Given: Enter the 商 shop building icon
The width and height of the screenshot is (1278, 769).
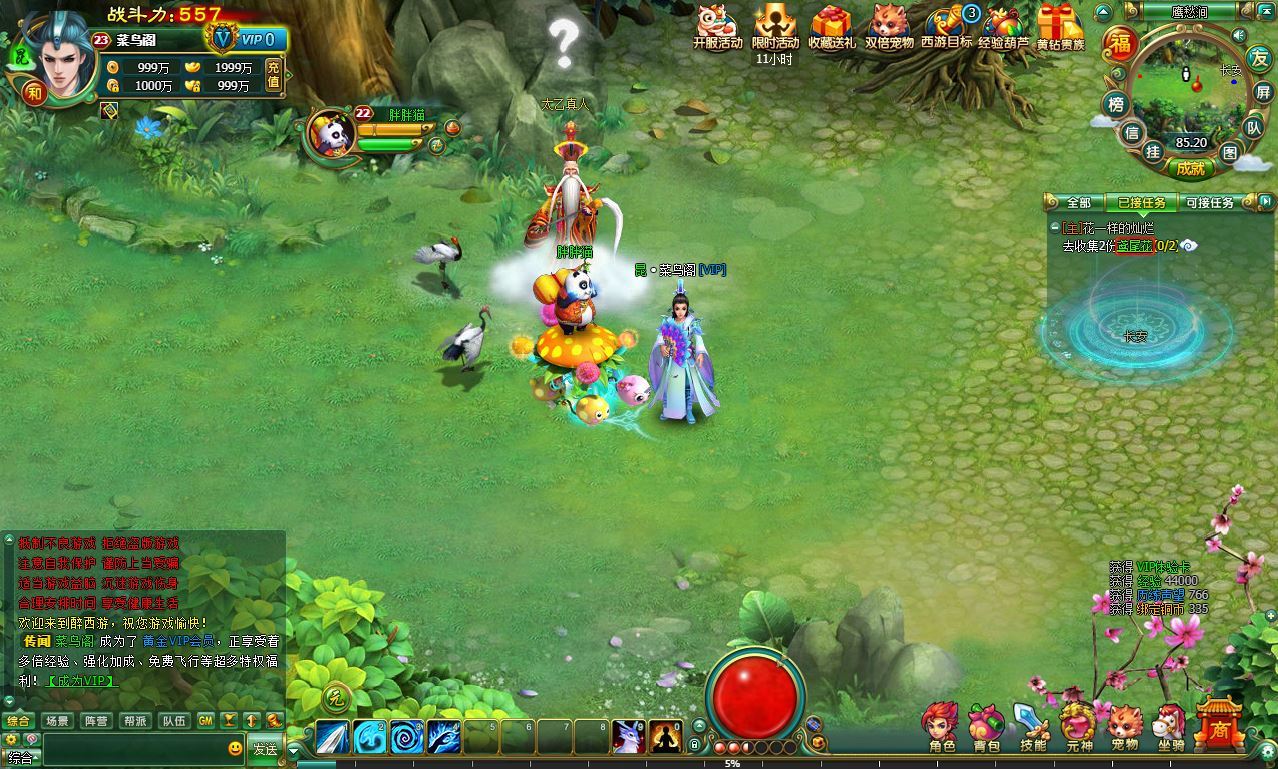Looking at the screenshot, I should (x=1219, y=724).
